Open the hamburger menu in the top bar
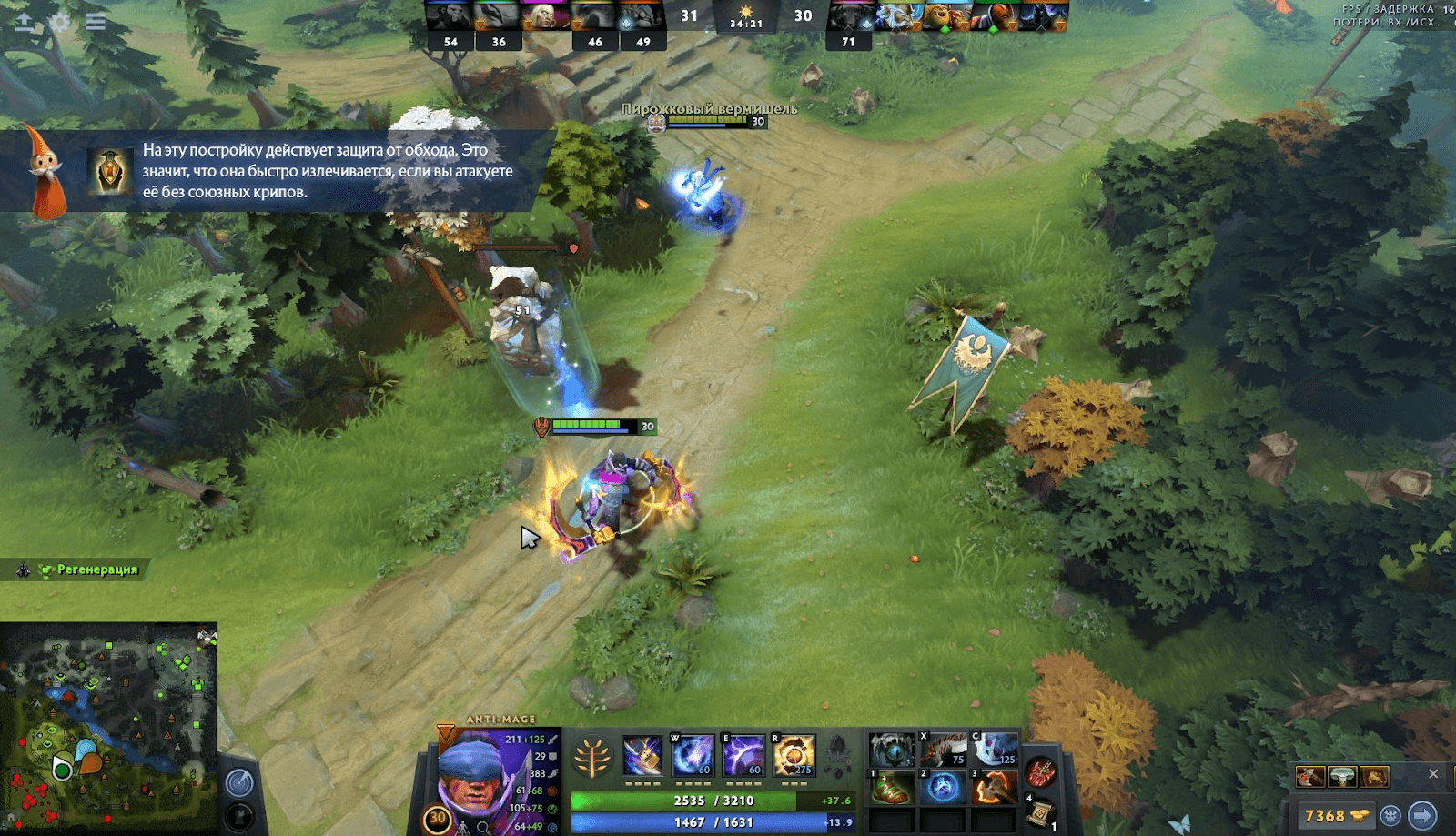 pyautogui.click(x=96, y=23)
